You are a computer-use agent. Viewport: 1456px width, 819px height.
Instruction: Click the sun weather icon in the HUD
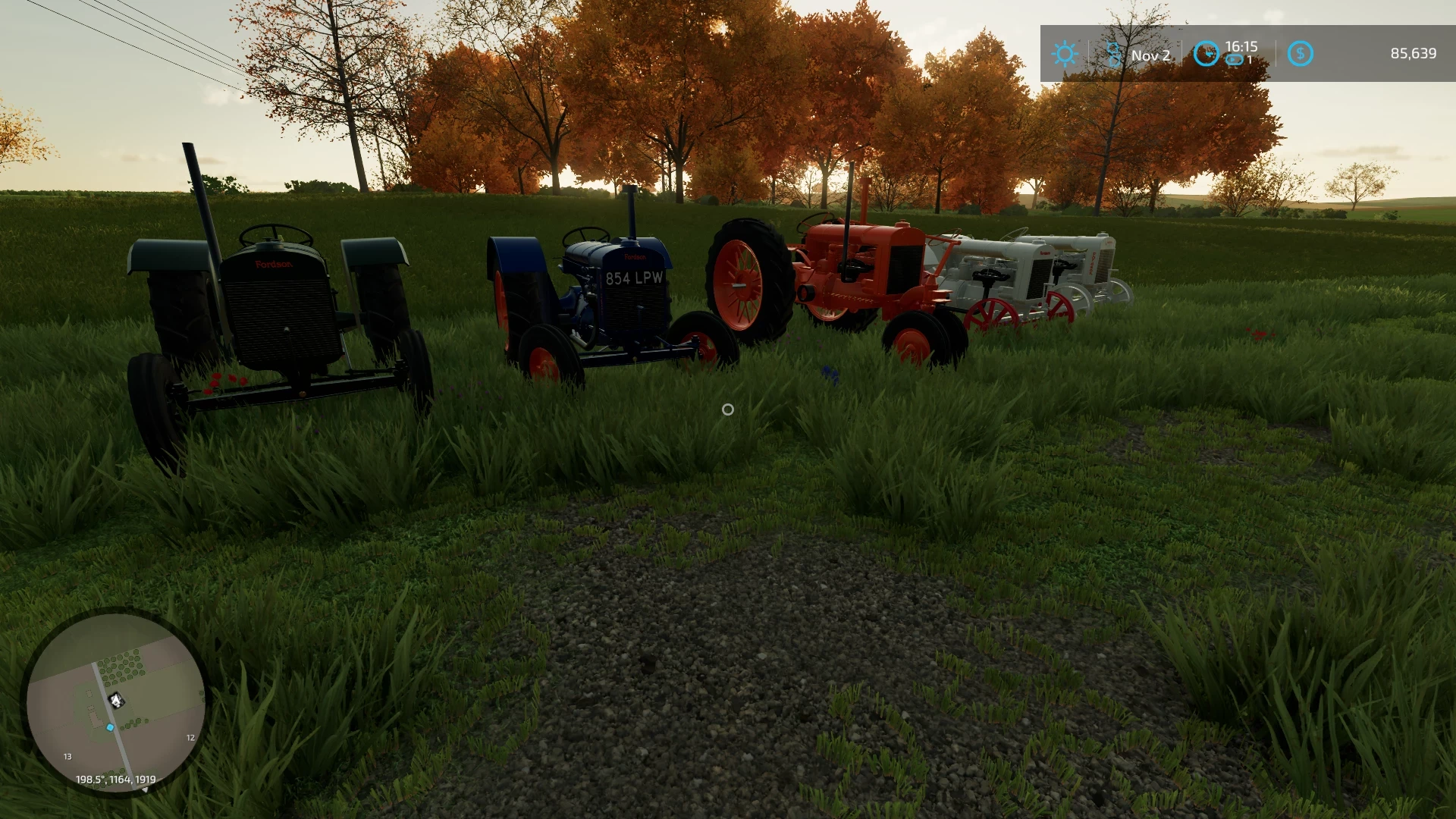pyautogui.click(x=1065, y=54)
